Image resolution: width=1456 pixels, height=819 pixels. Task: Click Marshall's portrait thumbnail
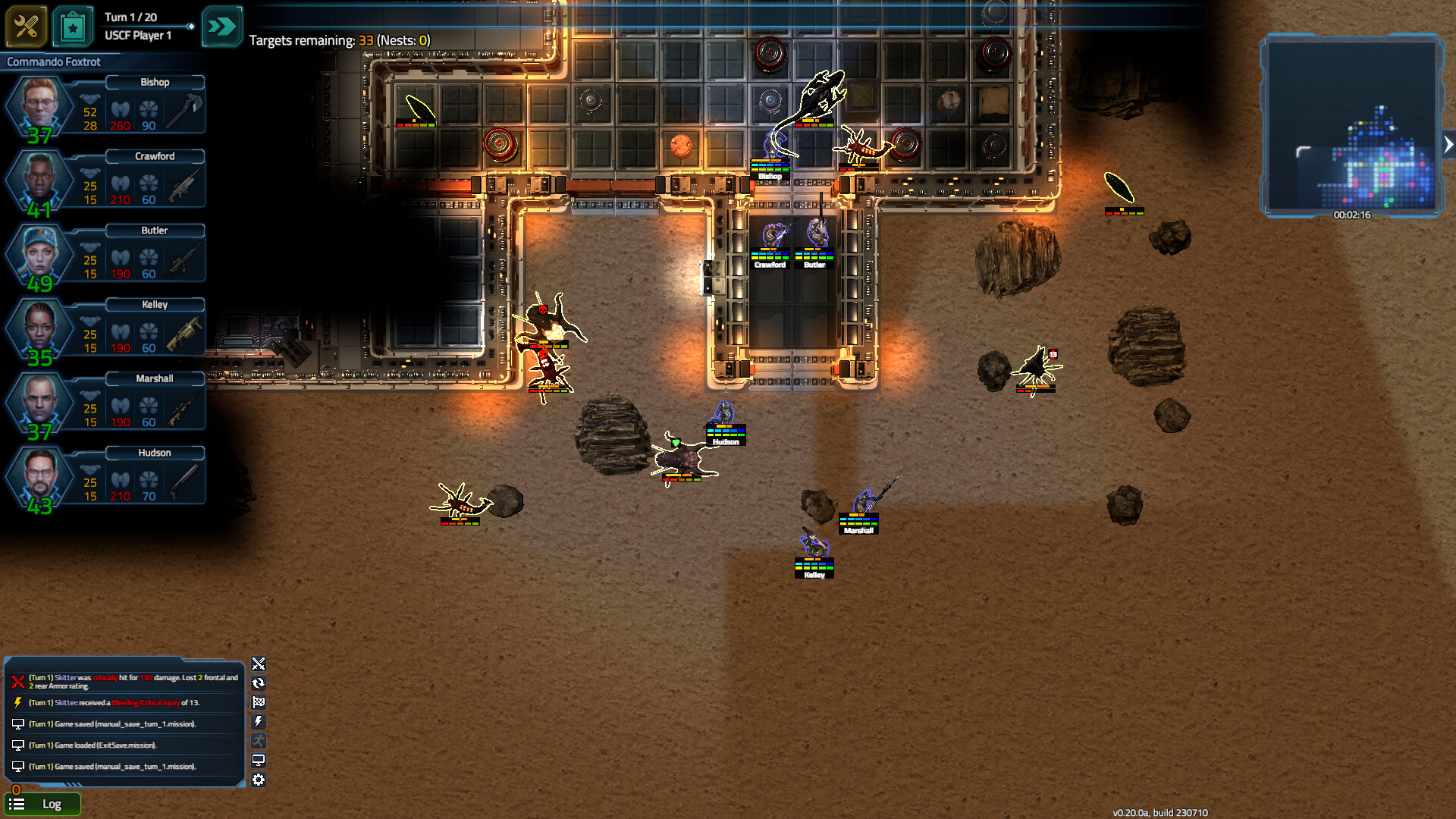tap(42, 403)
